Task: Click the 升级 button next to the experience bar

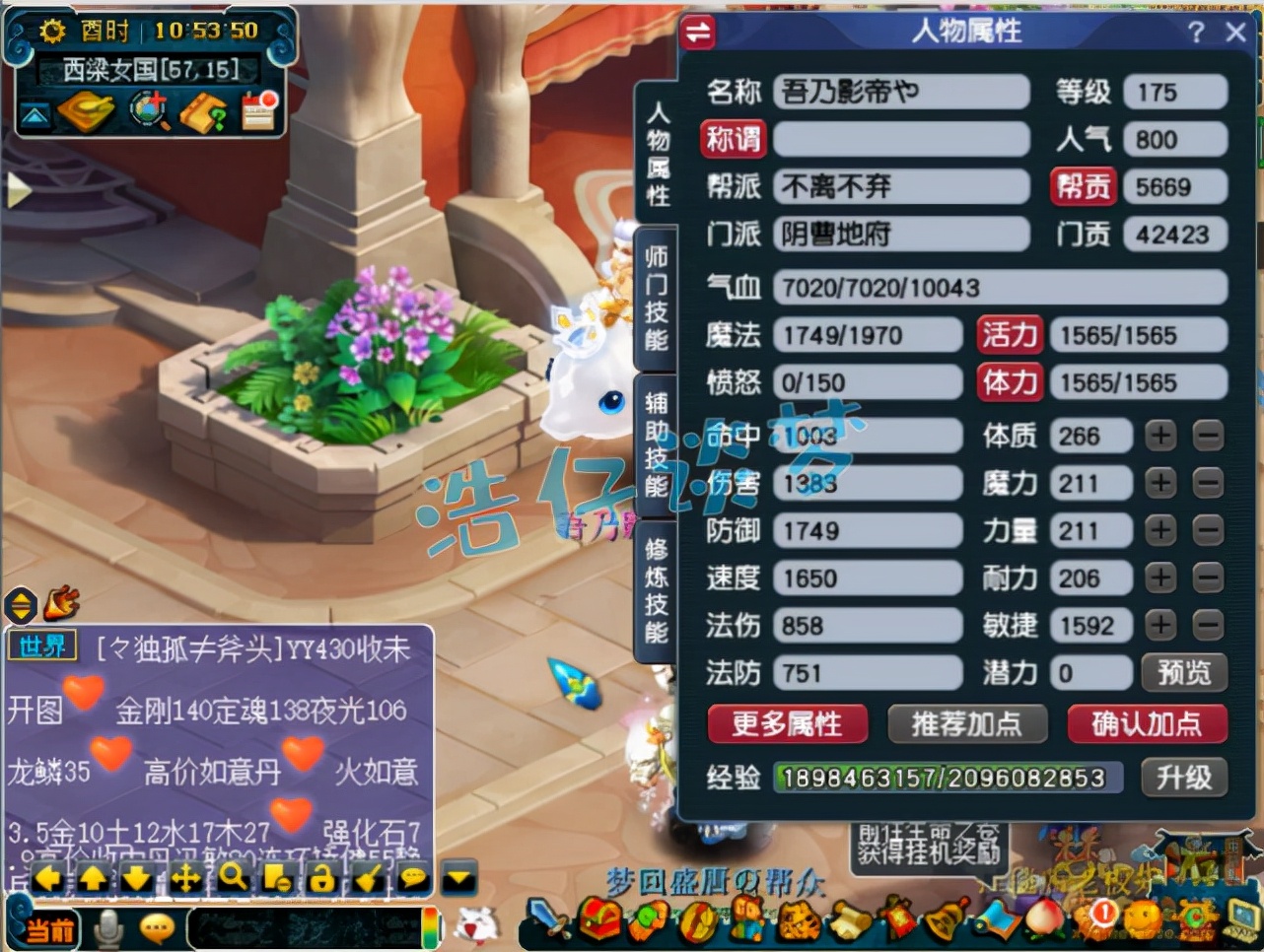Action: tap(1185, 778)
